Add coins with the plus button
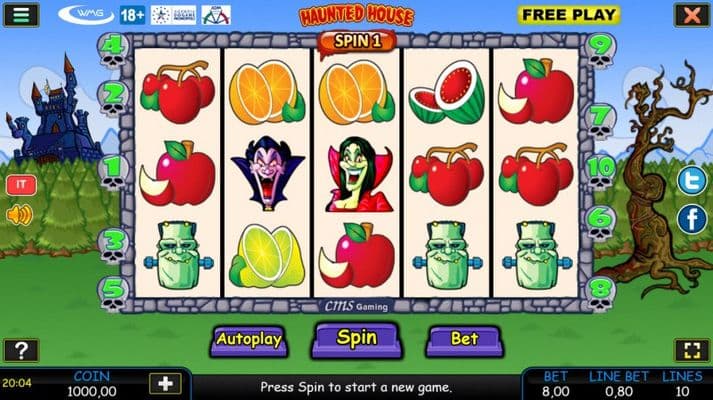The width and height of the screenshot is (713, 400). point(164,383)
